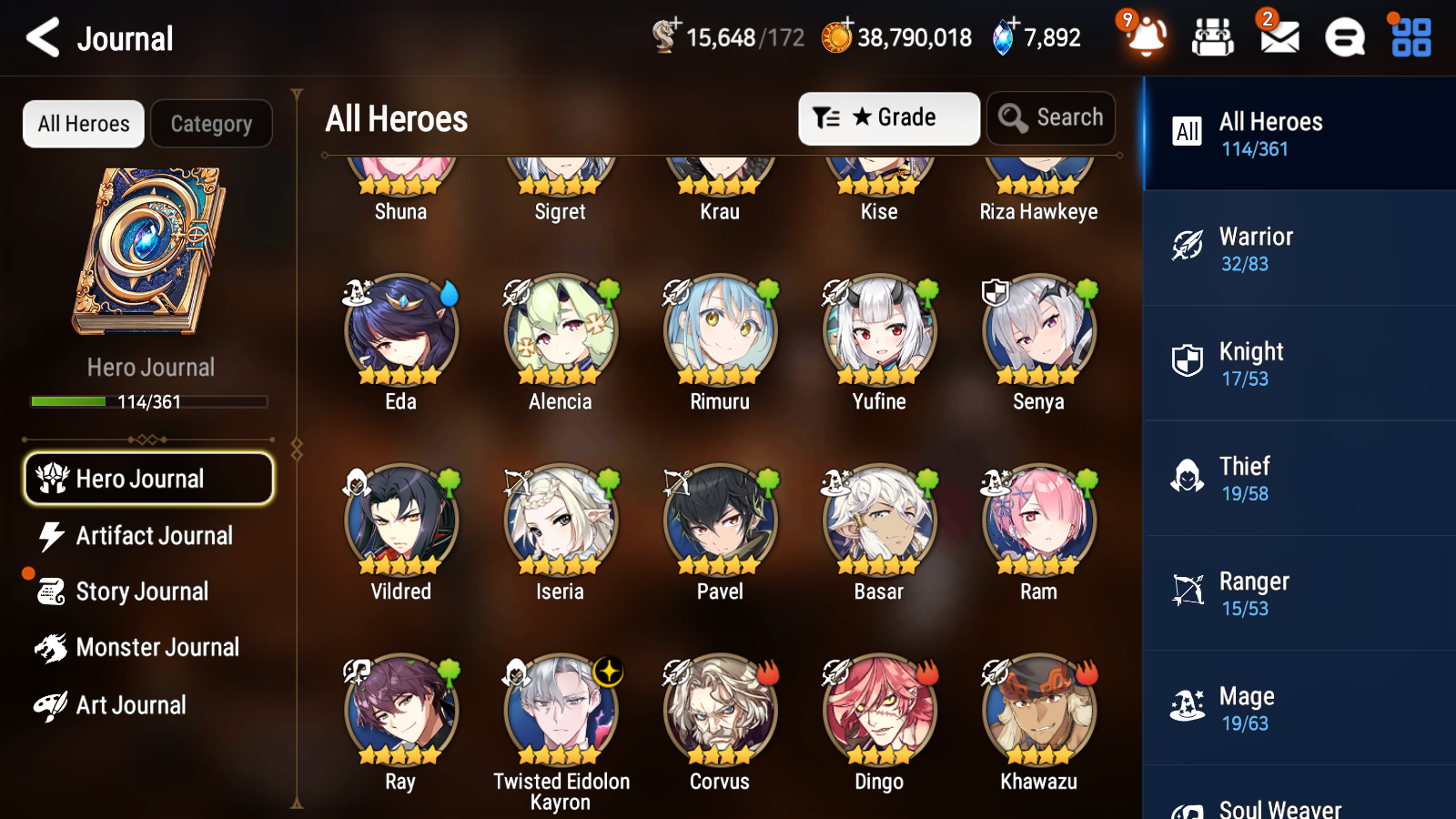Toggle the Knight class filter

click(x=1187, y=360)
